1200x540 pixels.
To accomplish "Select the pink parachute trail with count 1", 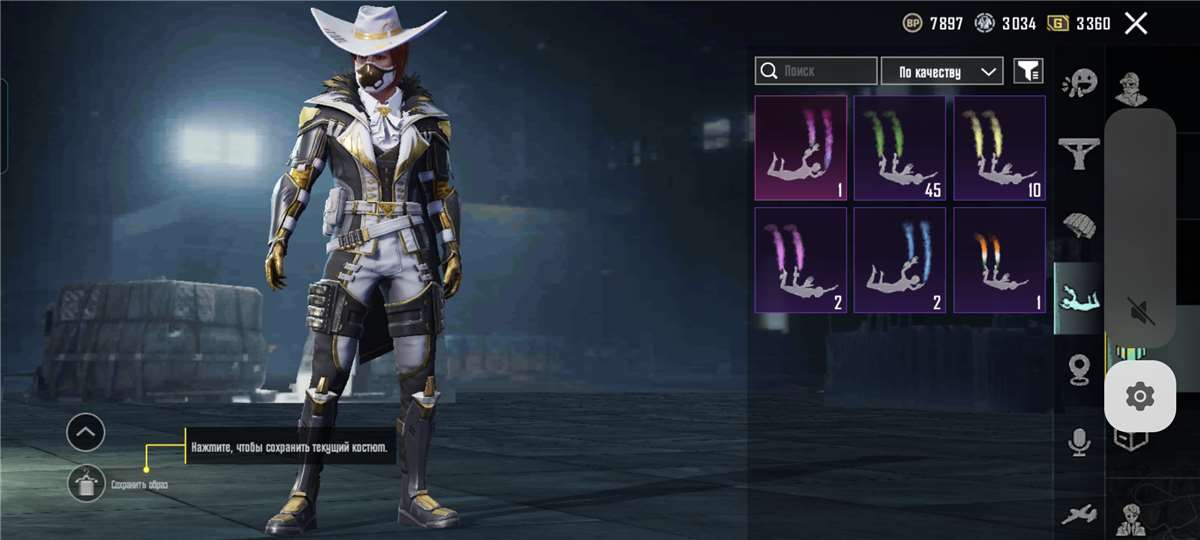I will pyautogui.click(x=800, y=148).
